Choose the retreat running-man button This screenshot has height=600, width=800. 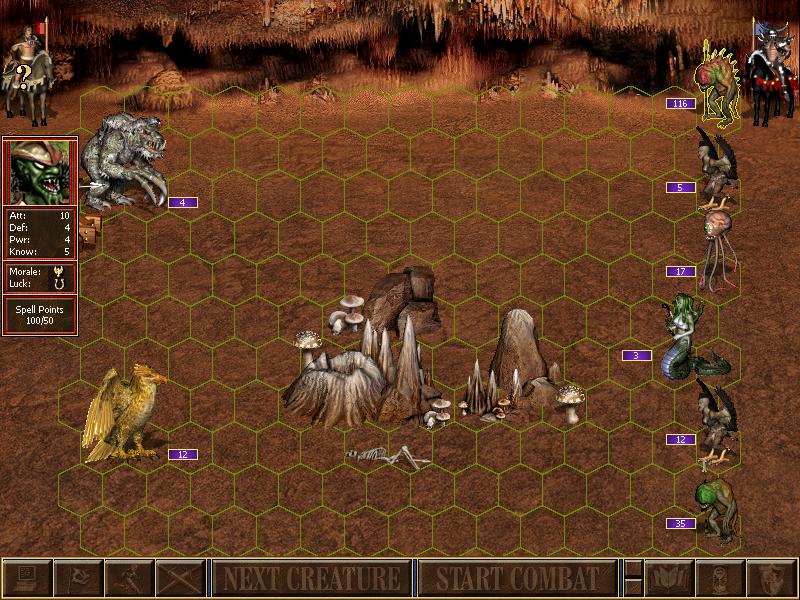pos(129,578)
